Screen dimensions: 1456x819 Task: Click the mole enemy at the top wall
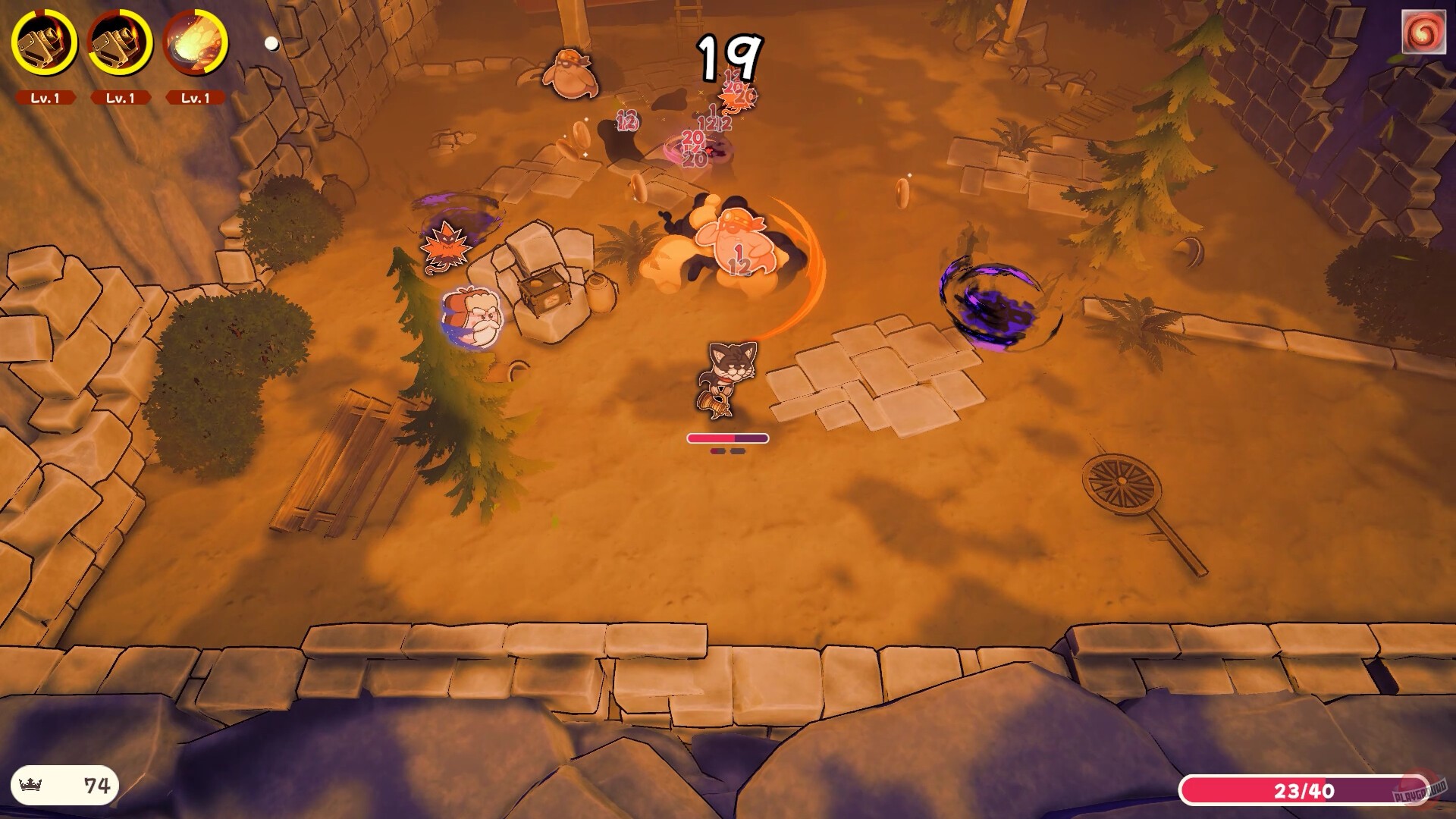click(569, 72)
